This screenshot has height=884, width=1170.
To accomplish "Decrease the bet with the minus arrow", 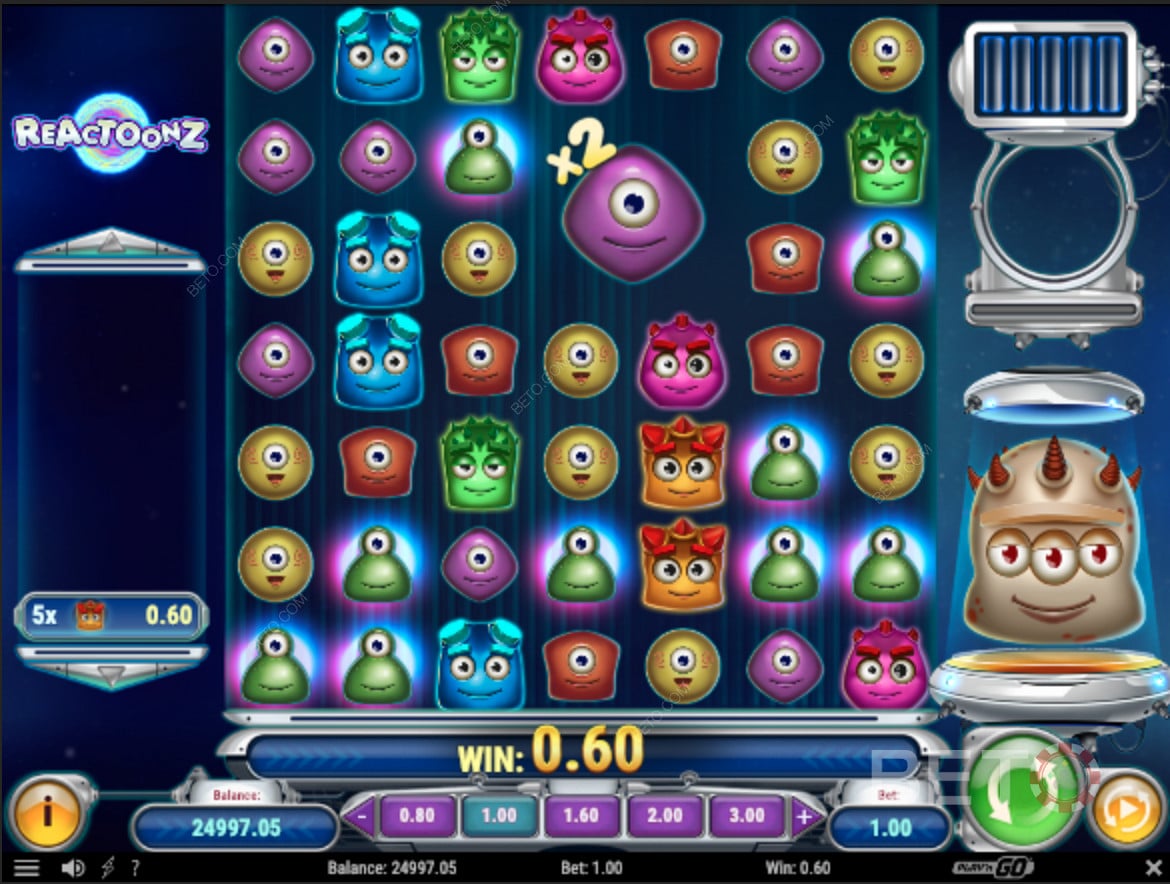I will [x=360, y=817].
